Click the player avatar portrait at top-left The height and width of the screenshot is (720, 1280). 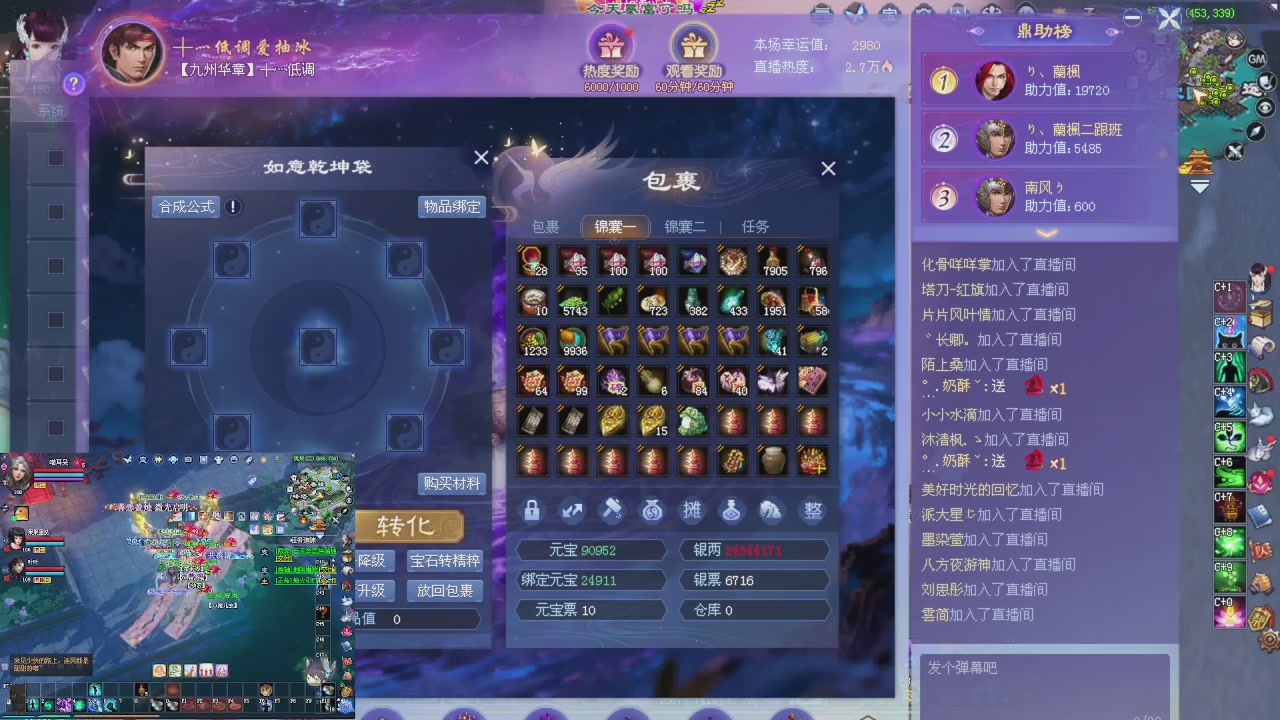click(x=131, y=54)
